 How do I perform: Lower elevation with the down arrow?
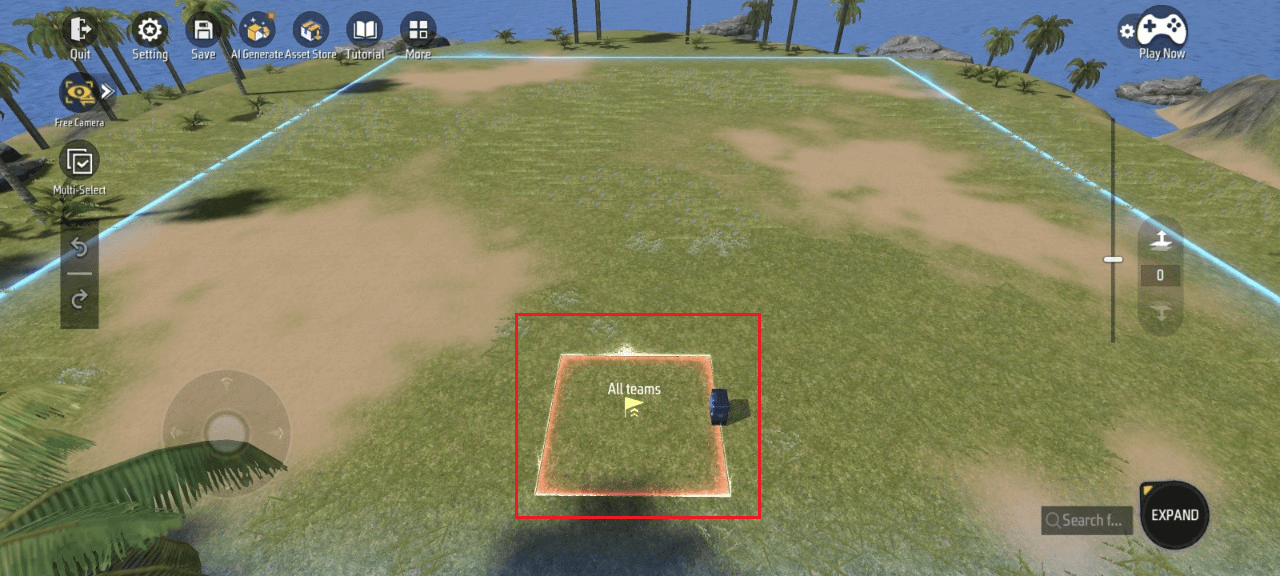click(1160, 313)
